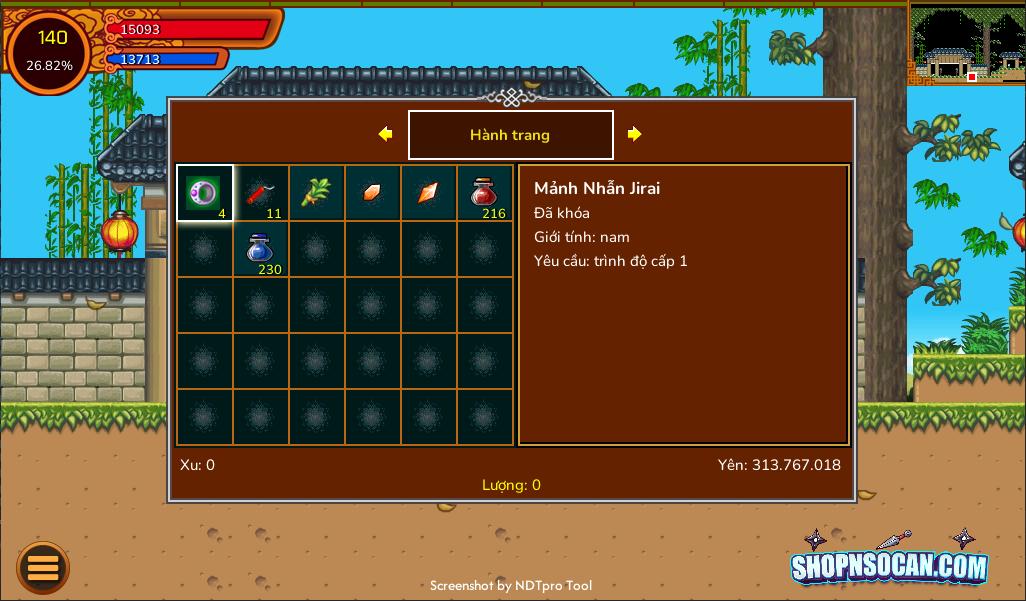
Task: Choose the large orange diamond-shaped crystal slot
Action: tap(429, 193)
